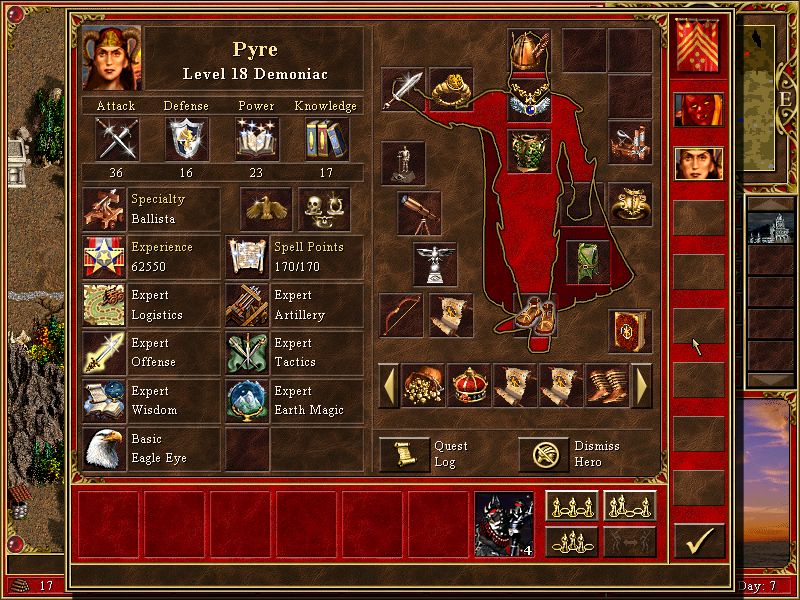This screenshot has height=600, width=800.
Task: Check Expert Tactics skill
Action: pos(247,353)
